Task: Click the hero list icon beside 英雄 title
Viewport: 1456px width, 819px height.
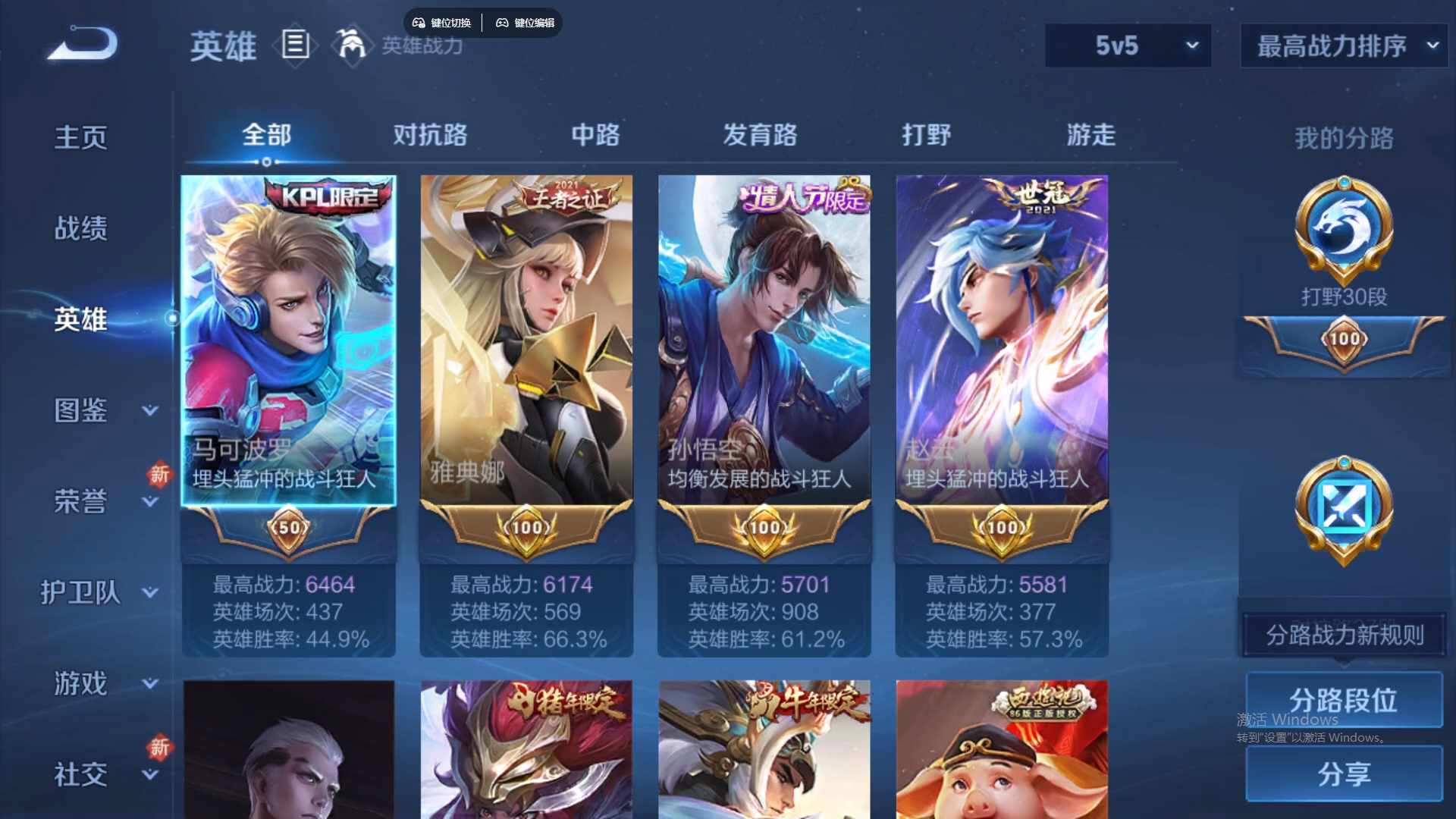Action: (295, 45)
